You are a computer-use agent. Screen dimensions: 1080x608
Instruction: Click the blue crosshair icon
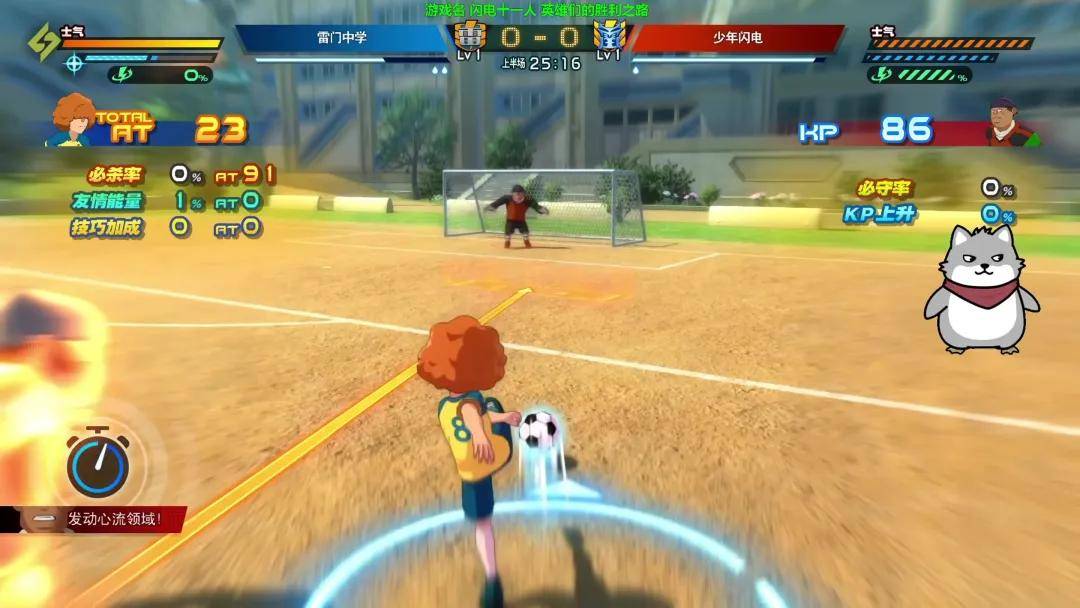click(73, 64)
